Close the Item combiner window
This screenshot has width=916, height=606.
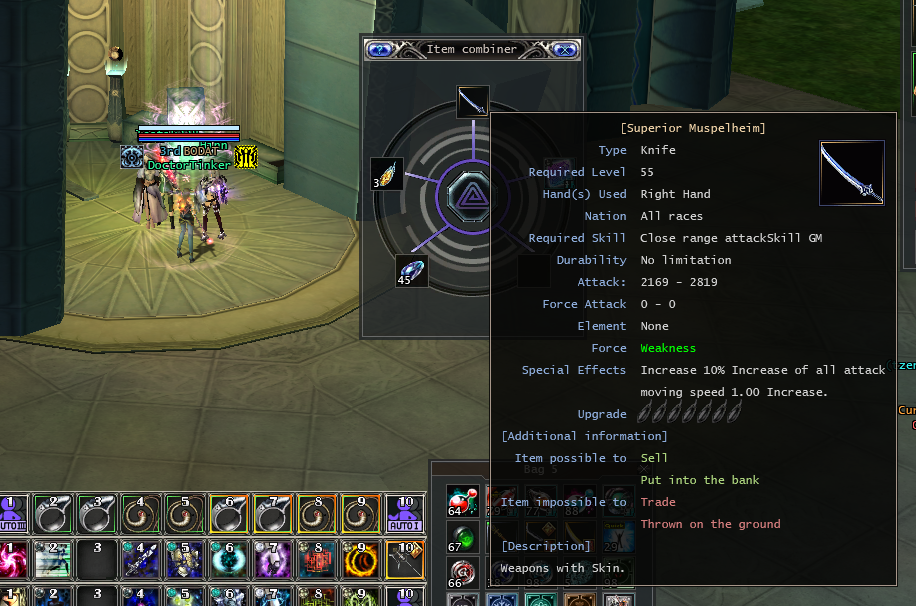point(564,49)
